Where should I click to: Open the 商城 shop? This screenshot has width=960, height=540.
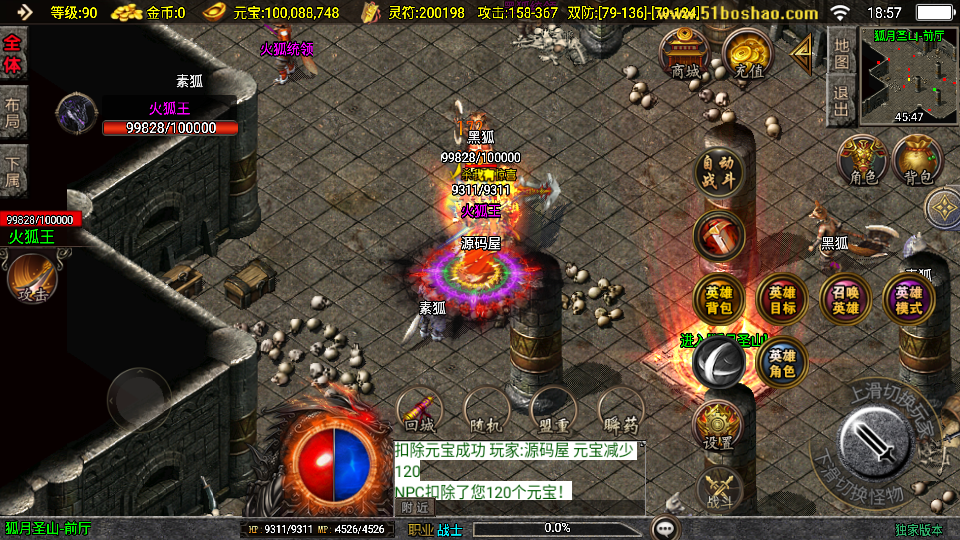tap(686, 54)
